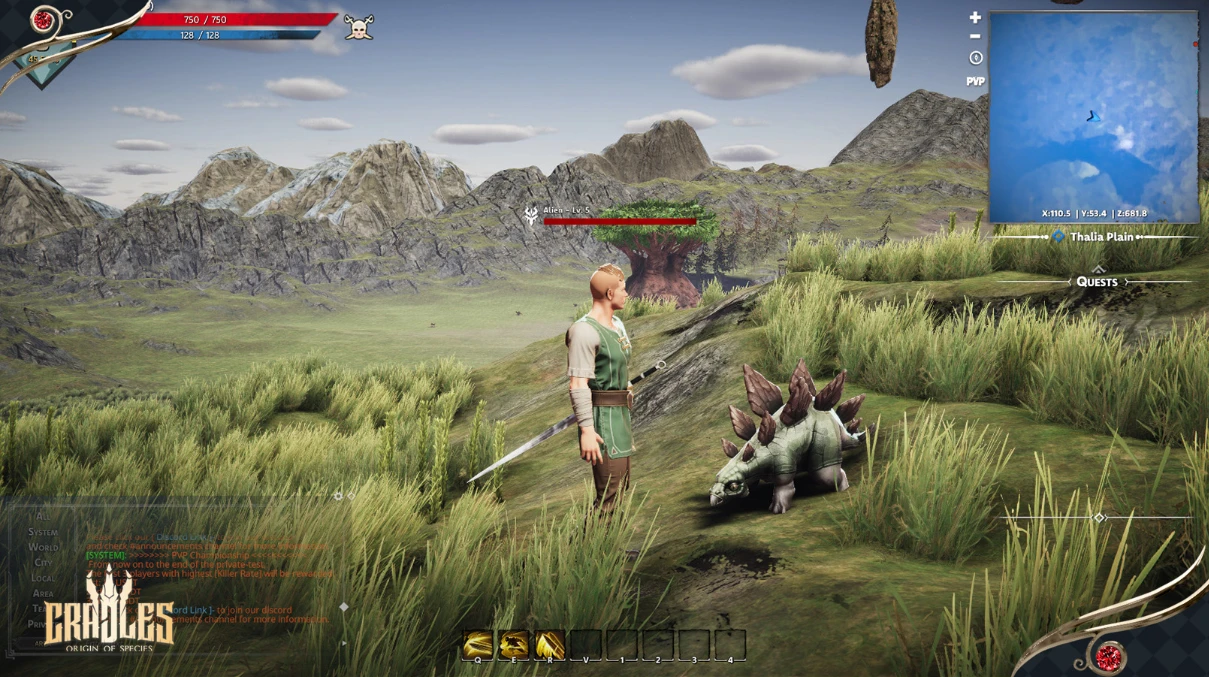Click the compass icon beside the minimap
Viewport: 1209px width, 677px height.
(976, 58)
